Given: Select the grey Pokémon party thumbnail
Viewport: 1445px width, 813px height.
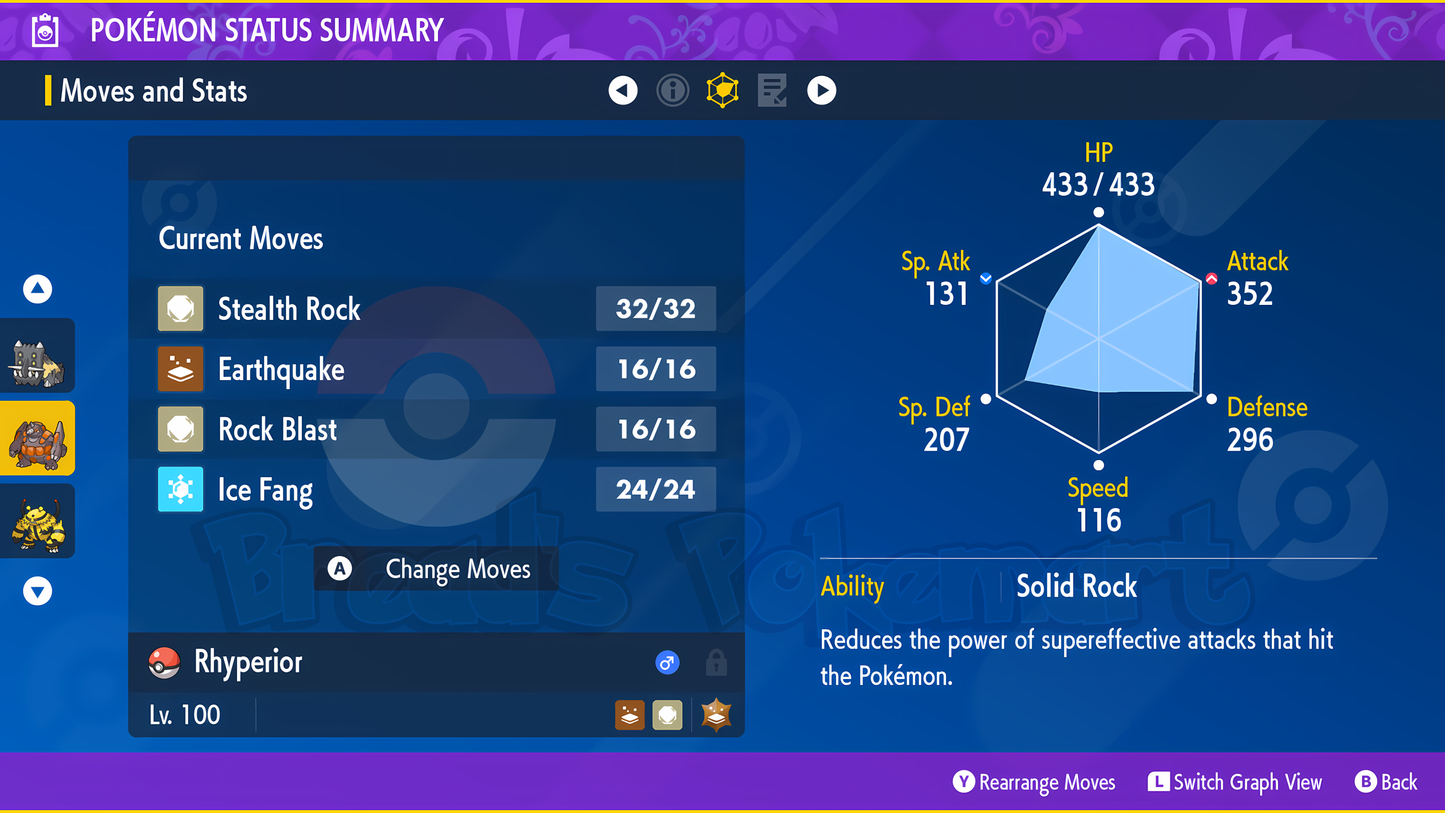Looking at the screenshot, I should pos(38,357).
